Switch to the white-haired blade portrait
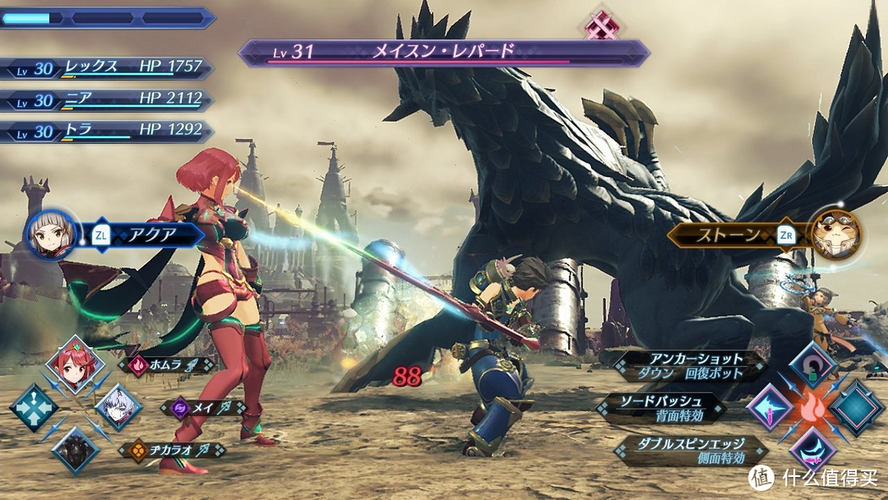This screenshot has width=888, height=500. [118, 406]
